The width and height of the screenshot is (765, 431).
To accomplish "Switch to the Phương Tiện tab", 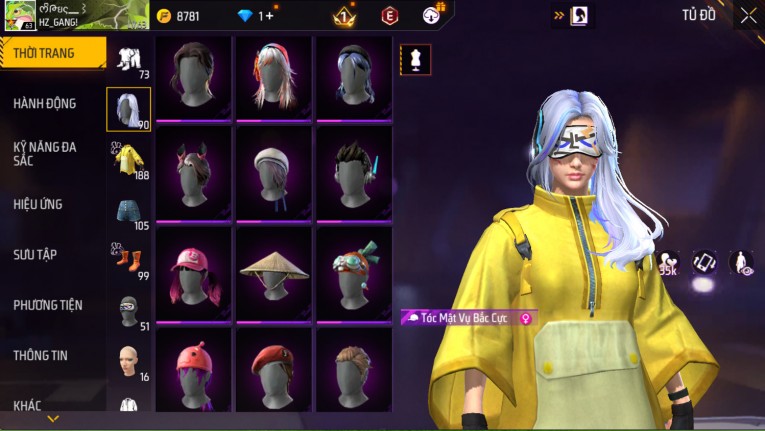I will [48, 305].
